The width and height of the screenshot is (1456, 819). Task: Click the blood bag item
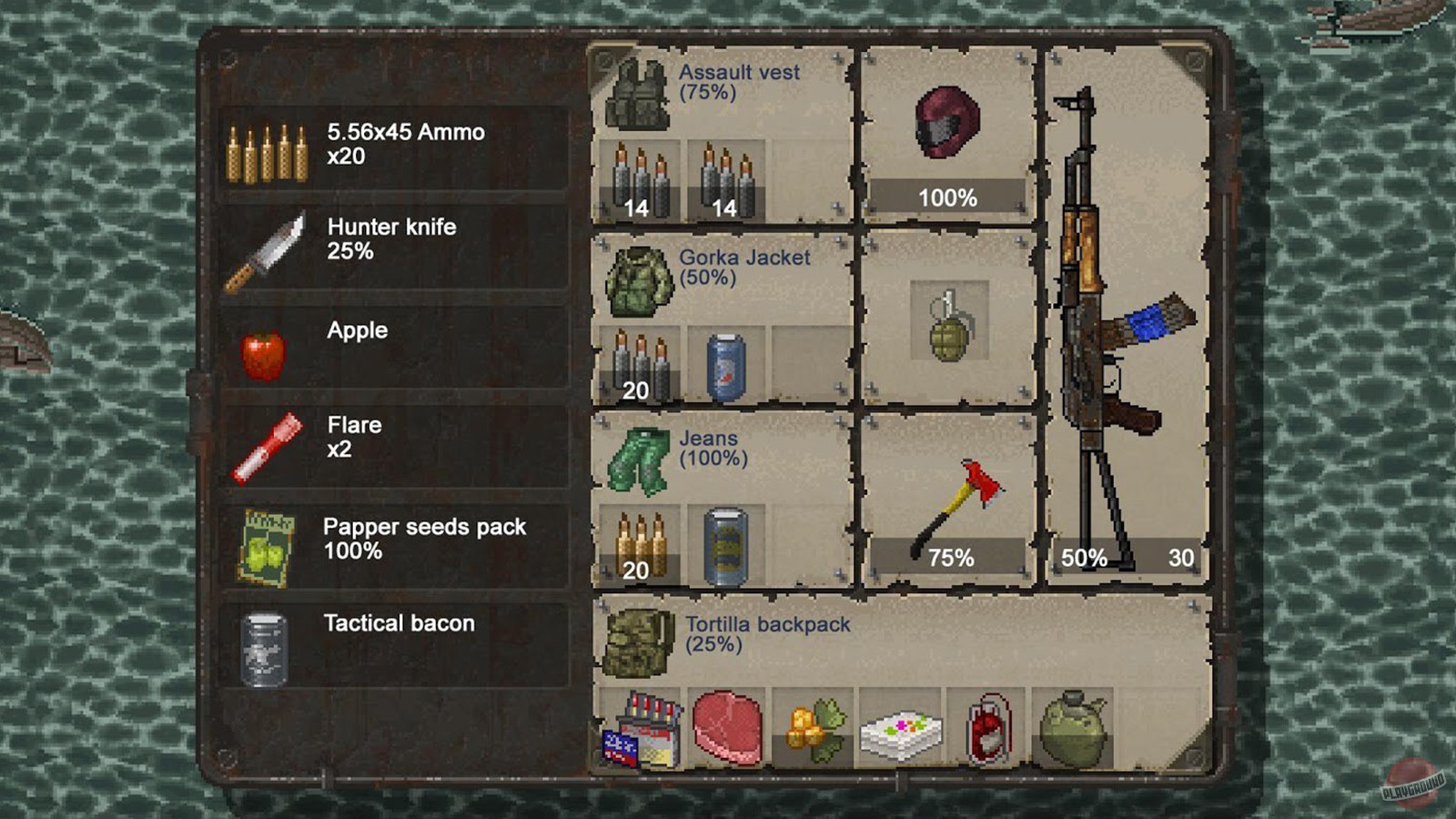pos(992,728)
